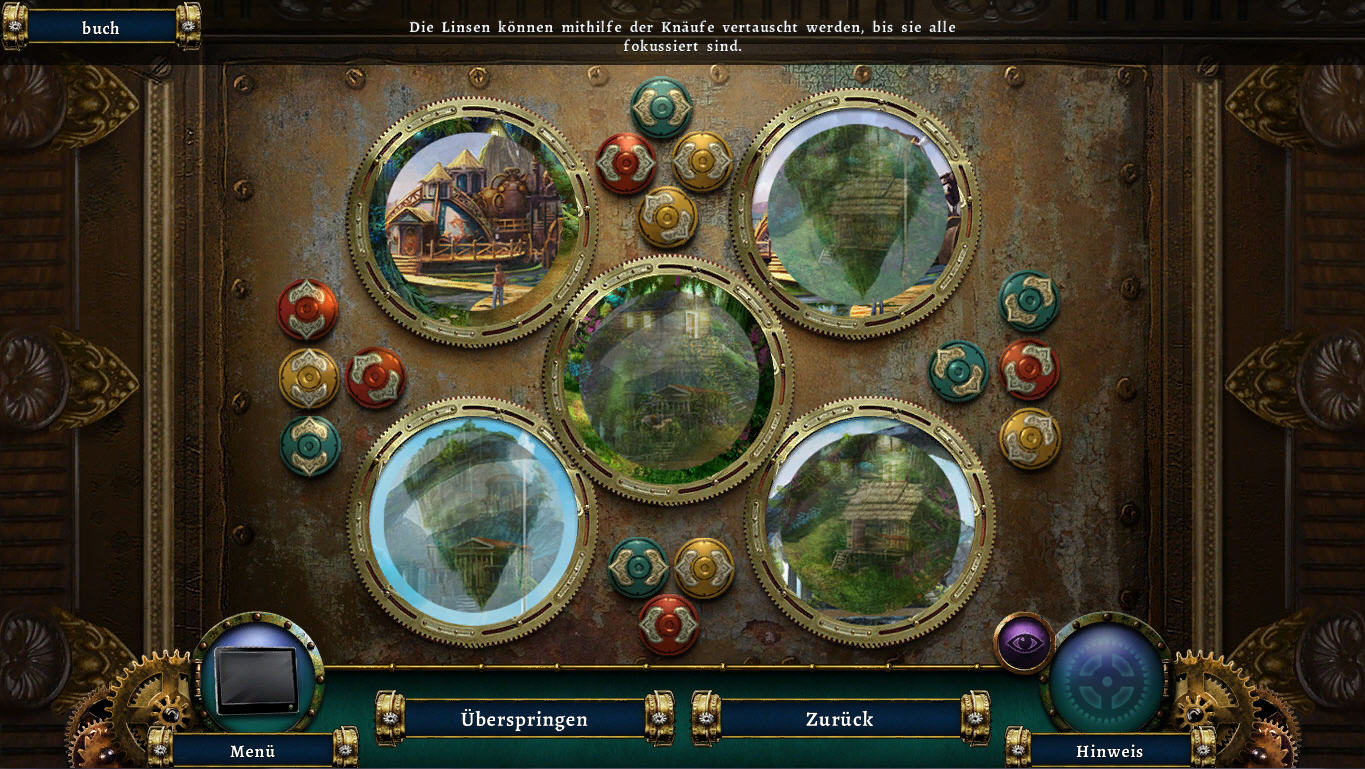Turn the yellow knob in the left knob cluster
Image resolution: width=1365 pixels, height=769 pixels.
click(308, 377)
